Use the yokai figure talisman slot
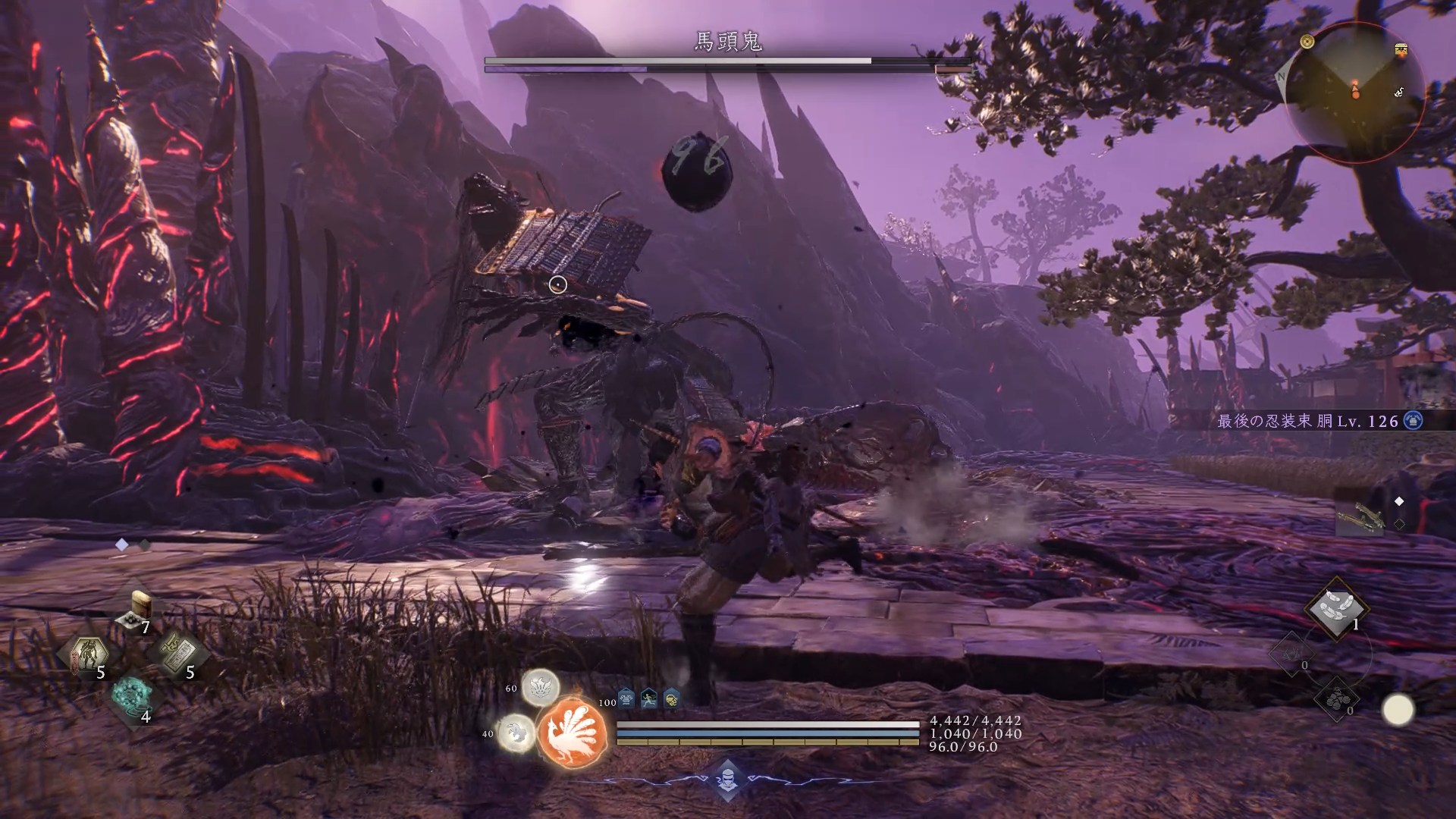 89,655
